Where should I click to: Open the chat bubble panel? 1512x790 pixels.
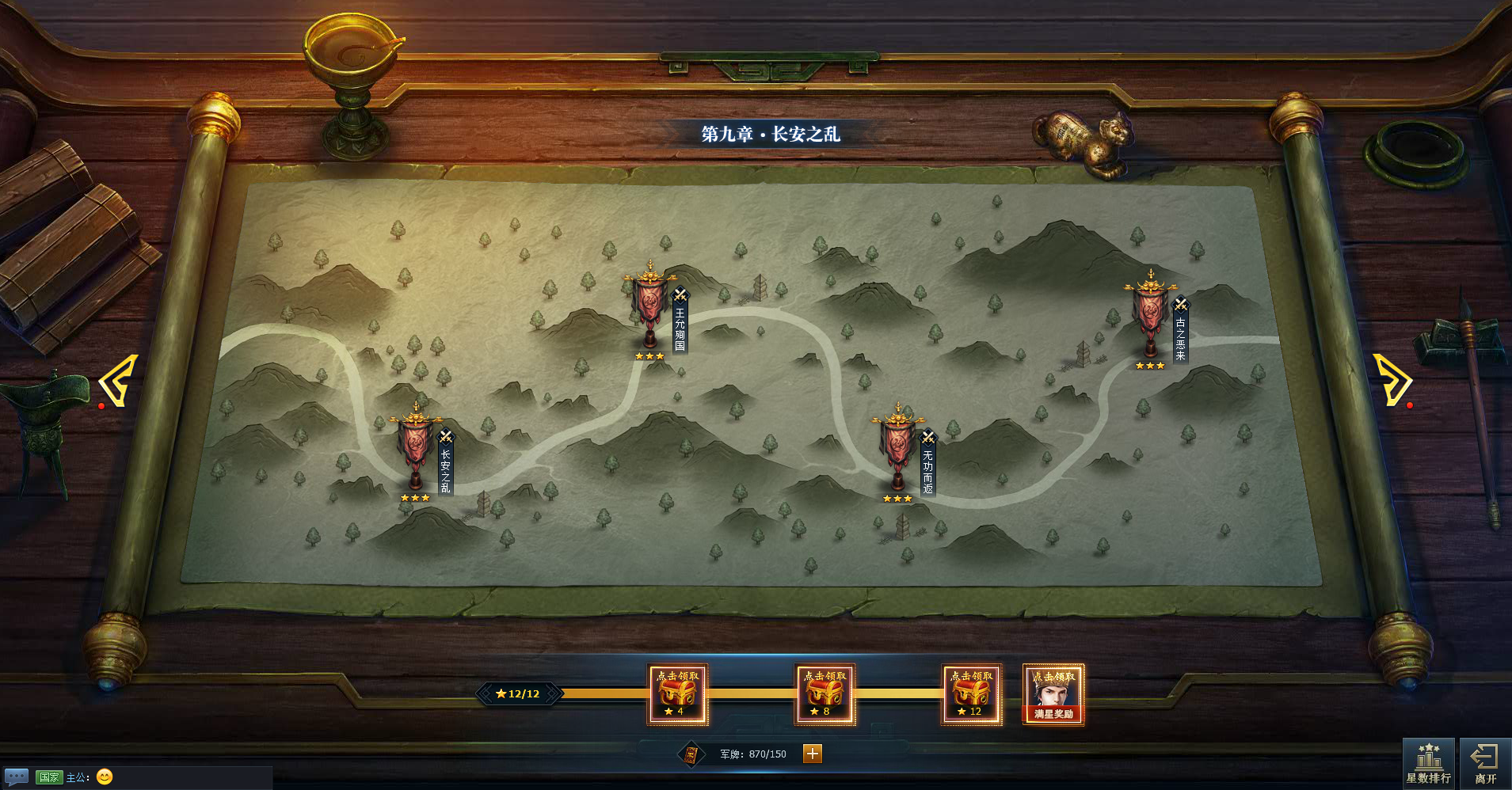(x=17, y=777)
